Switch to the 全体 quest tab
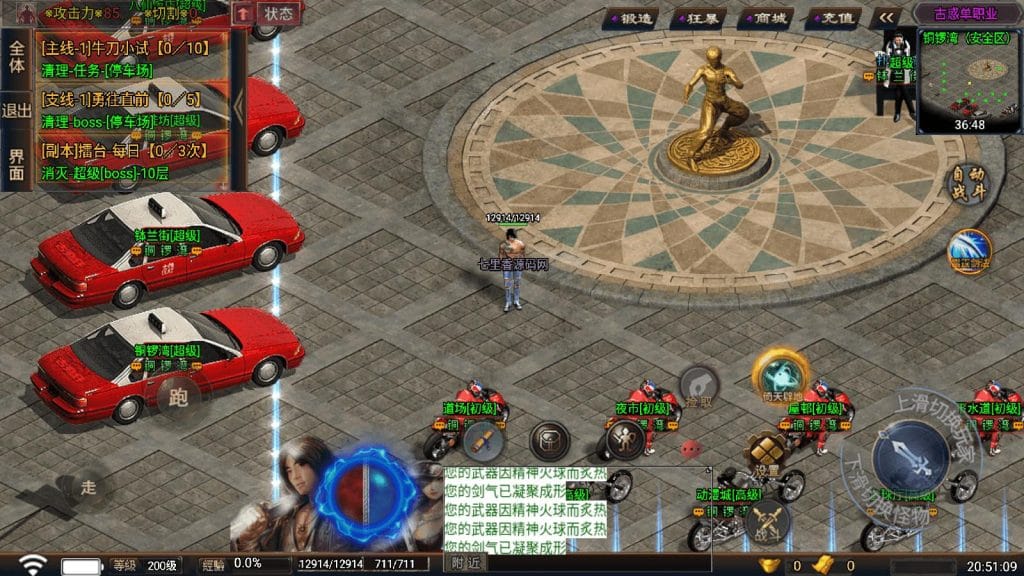1024x576 pixels. 16,56
